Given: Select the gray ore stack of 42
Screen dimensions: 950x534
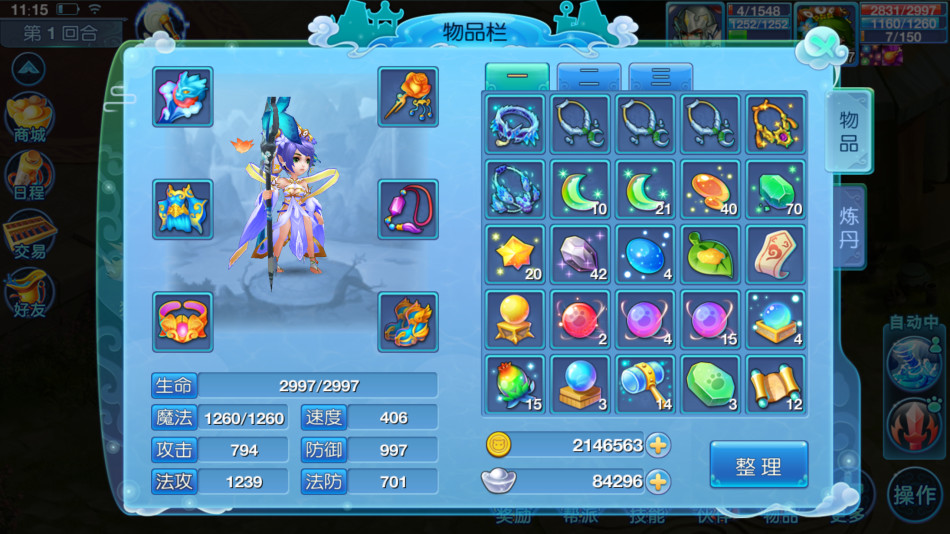Looking at the screenshot, I should [581, 254].
